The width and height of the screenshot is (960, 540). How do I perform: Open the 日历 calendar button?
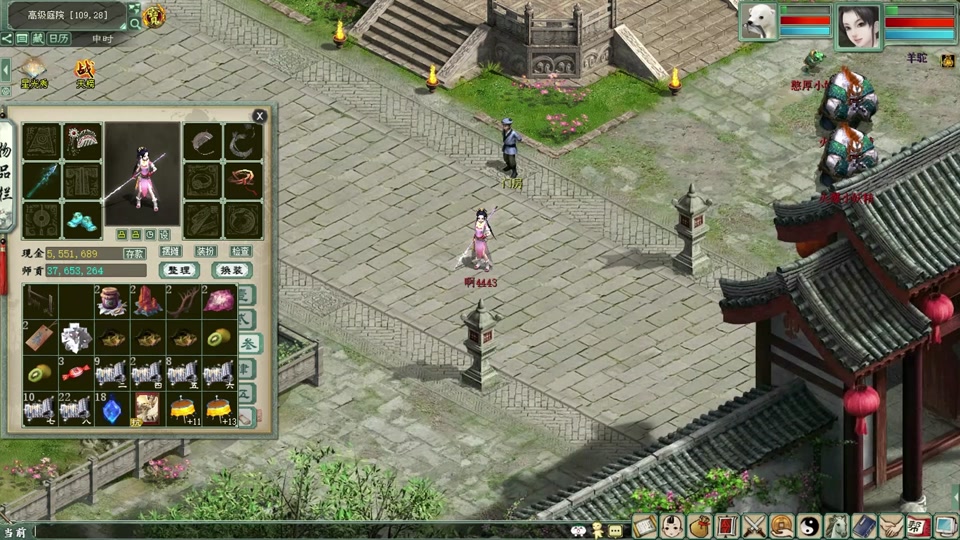pos(59,38)
